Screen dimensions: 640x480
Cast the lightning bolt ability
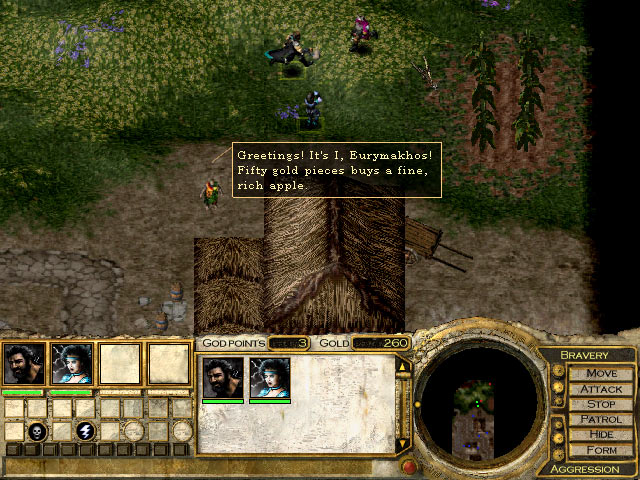(x=87, y=431)
